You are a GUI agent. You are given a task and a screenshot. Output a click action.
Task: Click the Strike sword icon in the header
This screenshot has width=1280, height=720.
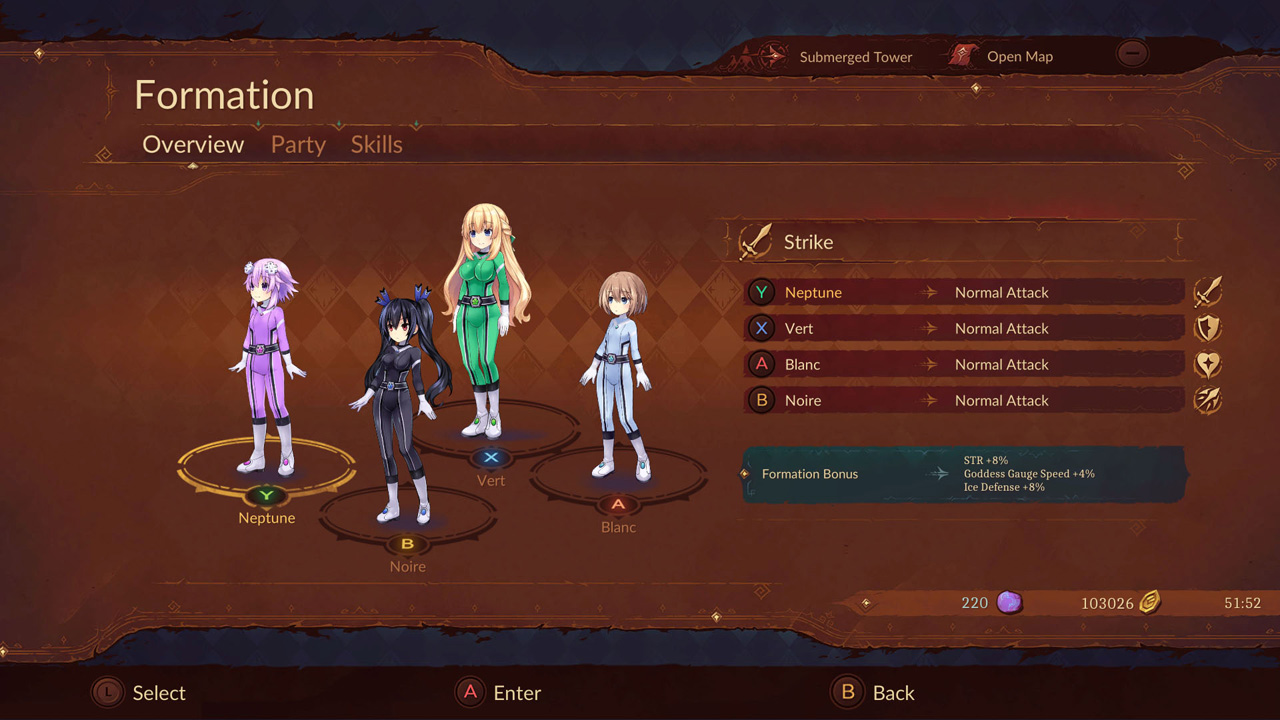point(757,240)
